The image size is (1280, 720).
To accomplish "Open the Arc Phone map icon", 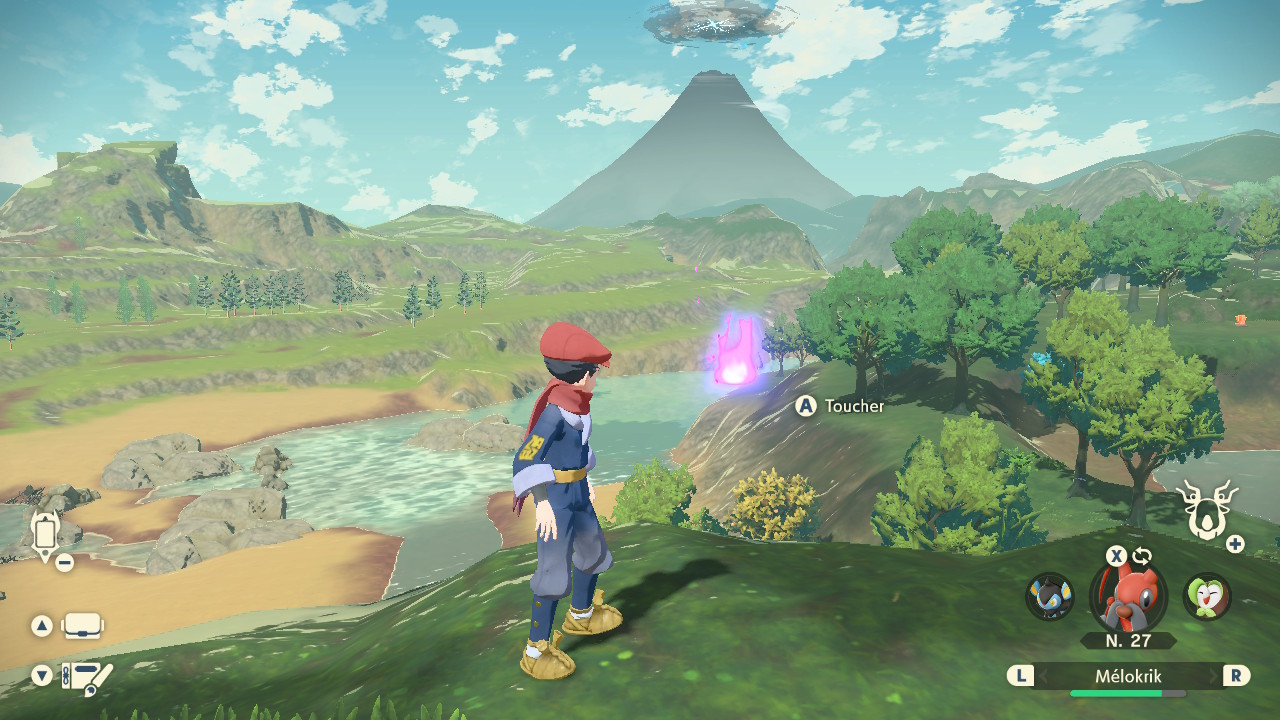I will click(45, 533).
